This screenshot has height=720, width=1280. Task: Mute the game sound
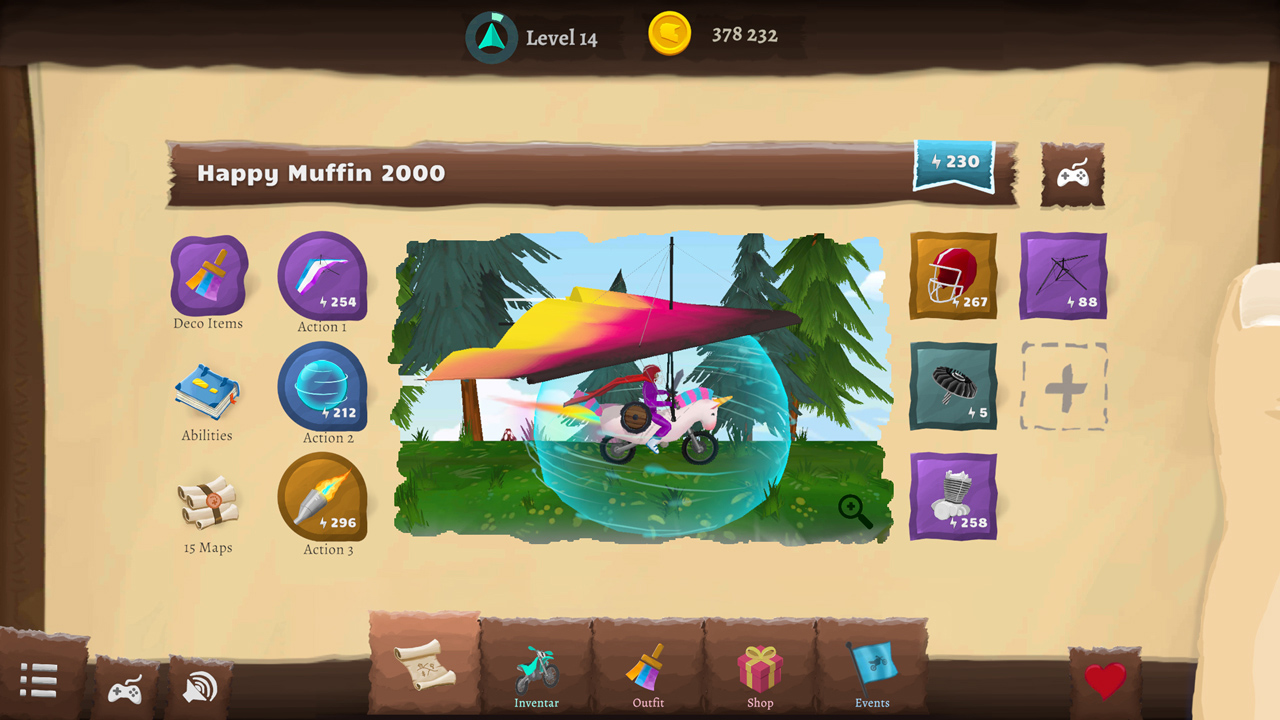click(x=200, y=690)
